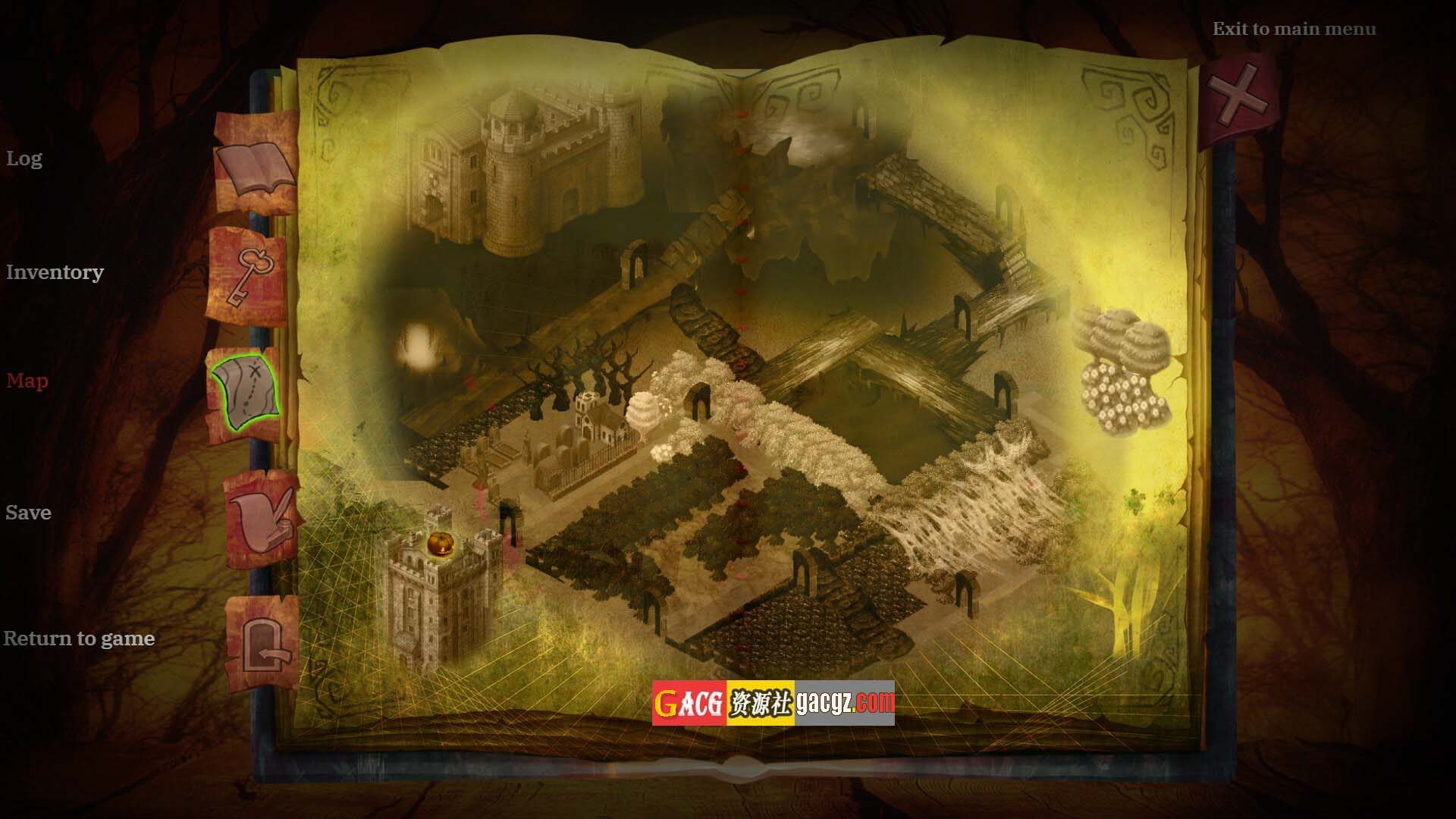
Task: Exit to main menu
Action: click(x=1294, y=30)
